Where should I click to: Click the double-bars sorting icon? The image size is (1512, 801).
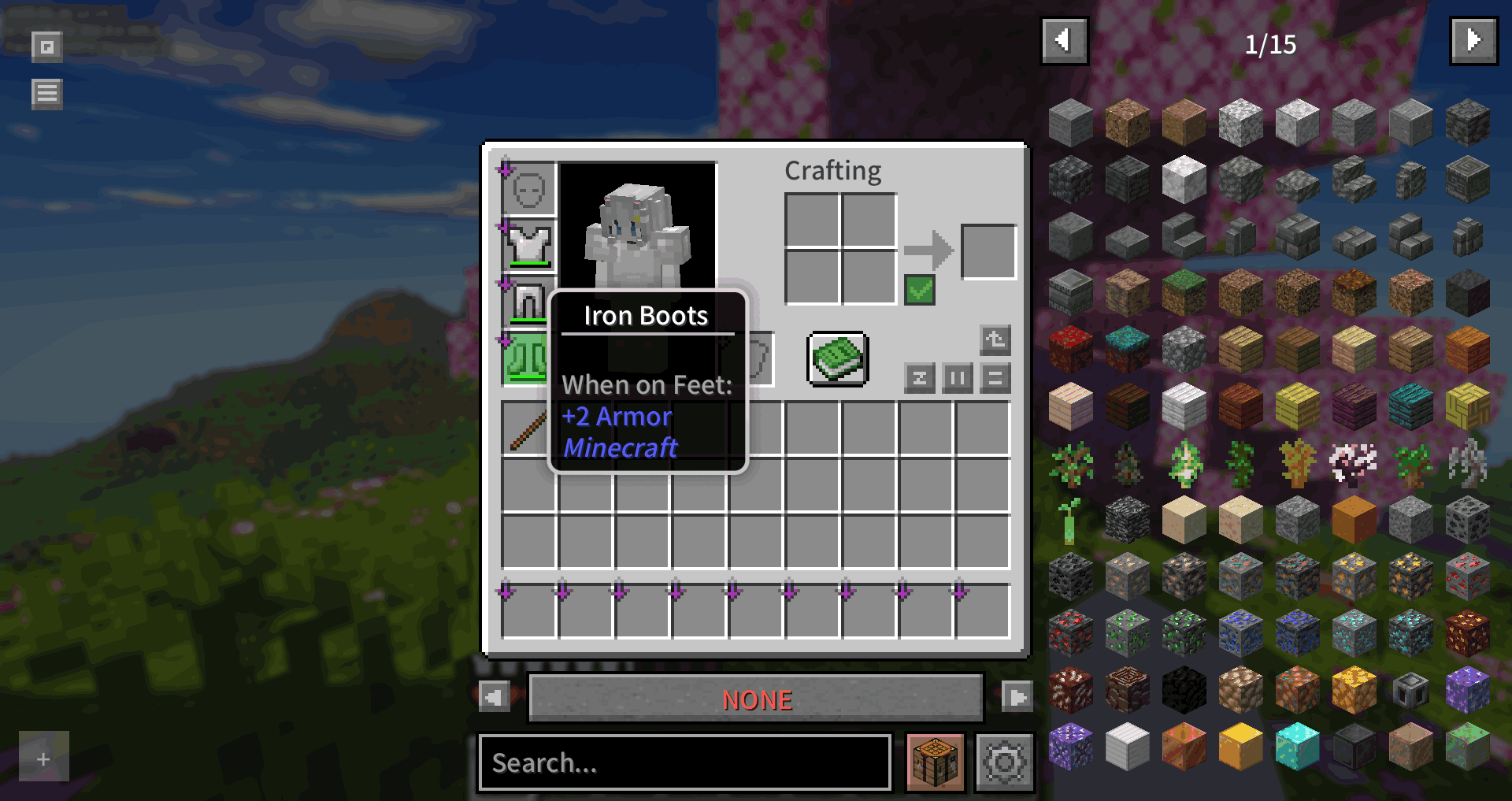(958, 379)
